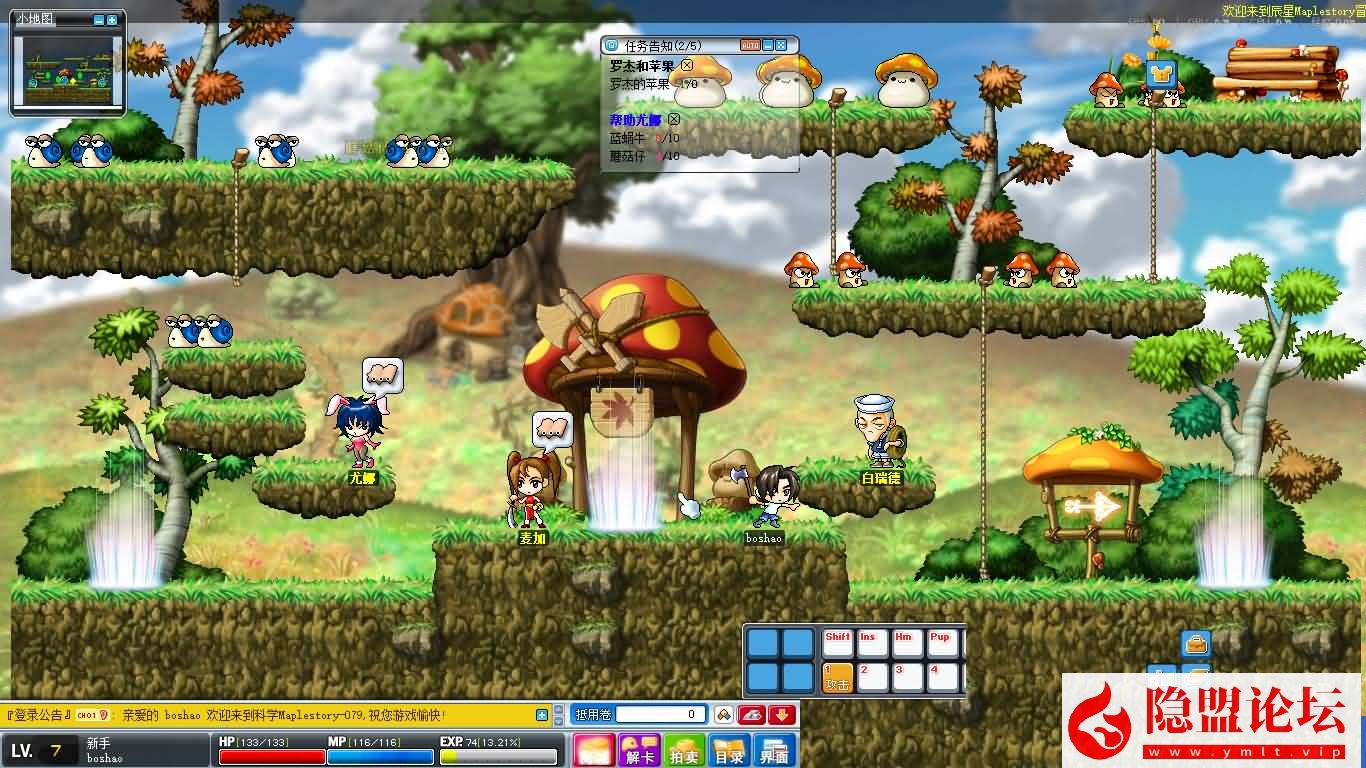Open the 拍卖 auction menu
Viewport: 1366px width, 768px height.
tap(685, 751)
